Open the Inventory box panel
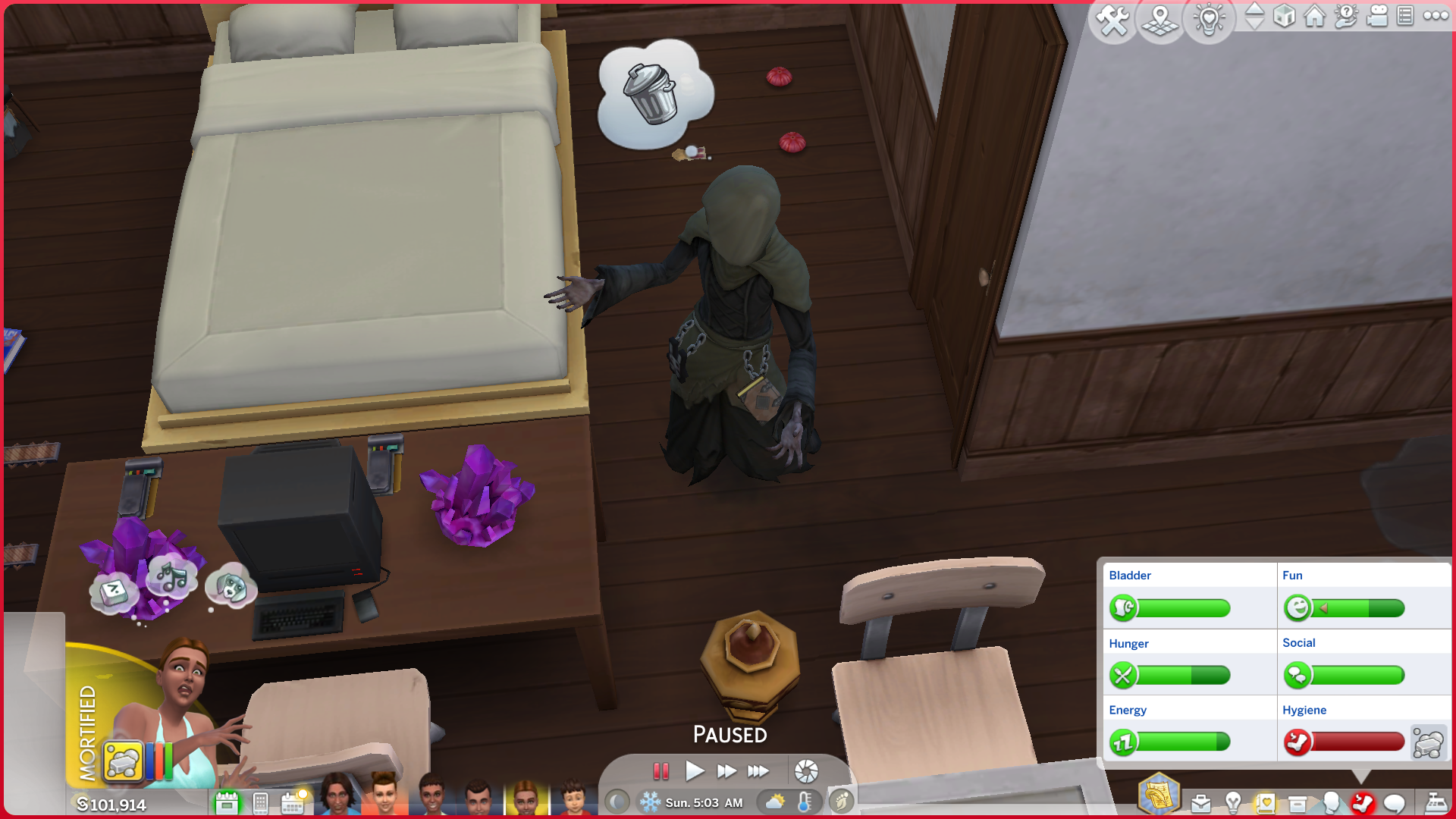 coord(1298,802)
